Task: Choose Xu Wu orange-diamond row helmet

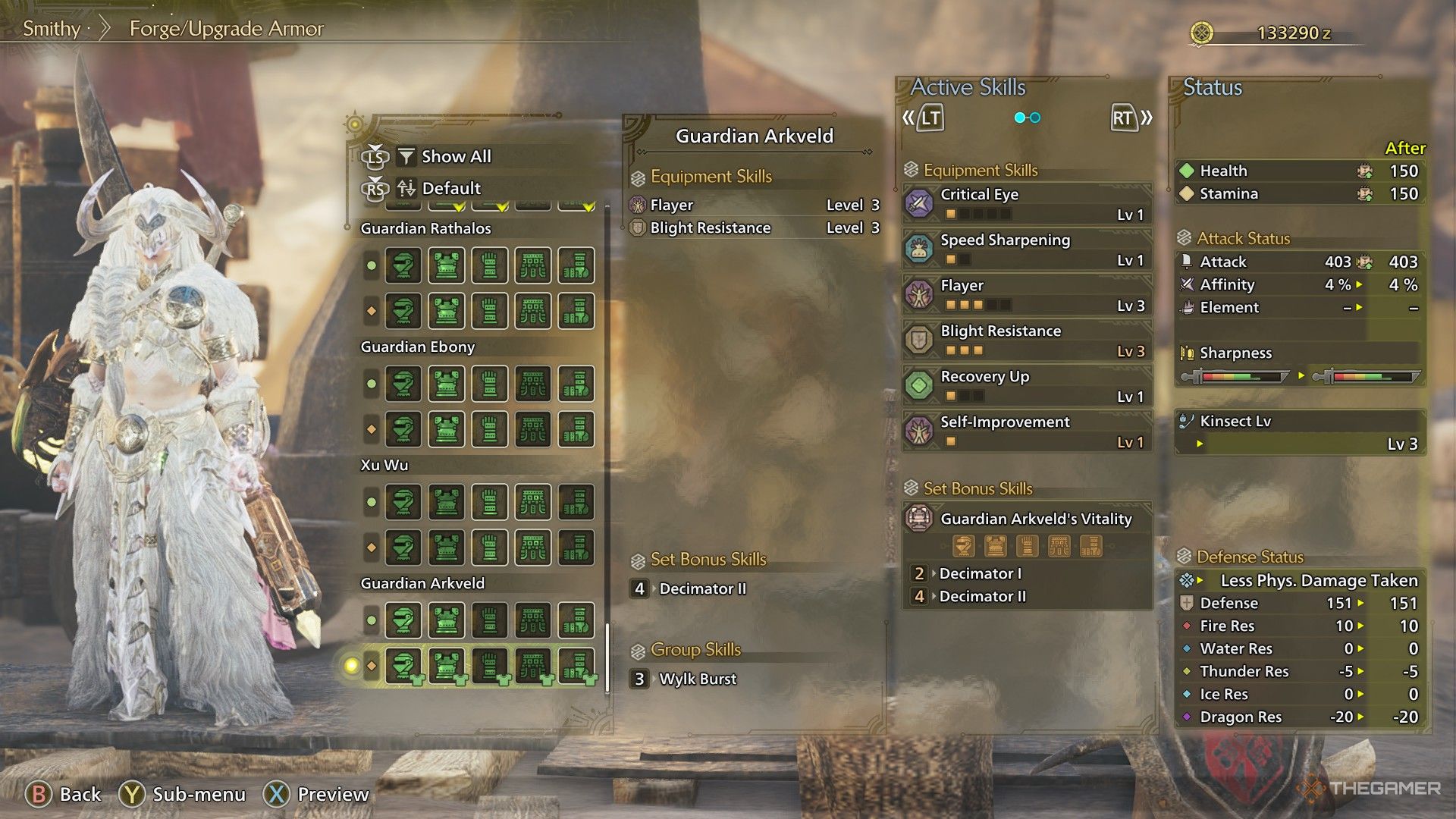Action: click(403, 548)
